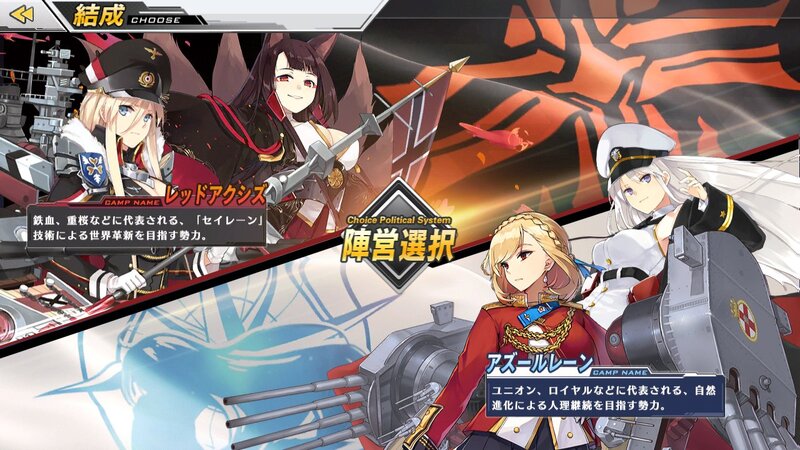Go back using the yellow arrow button
The width and height of the screenshot is (800, 450).
pos(21,14)
